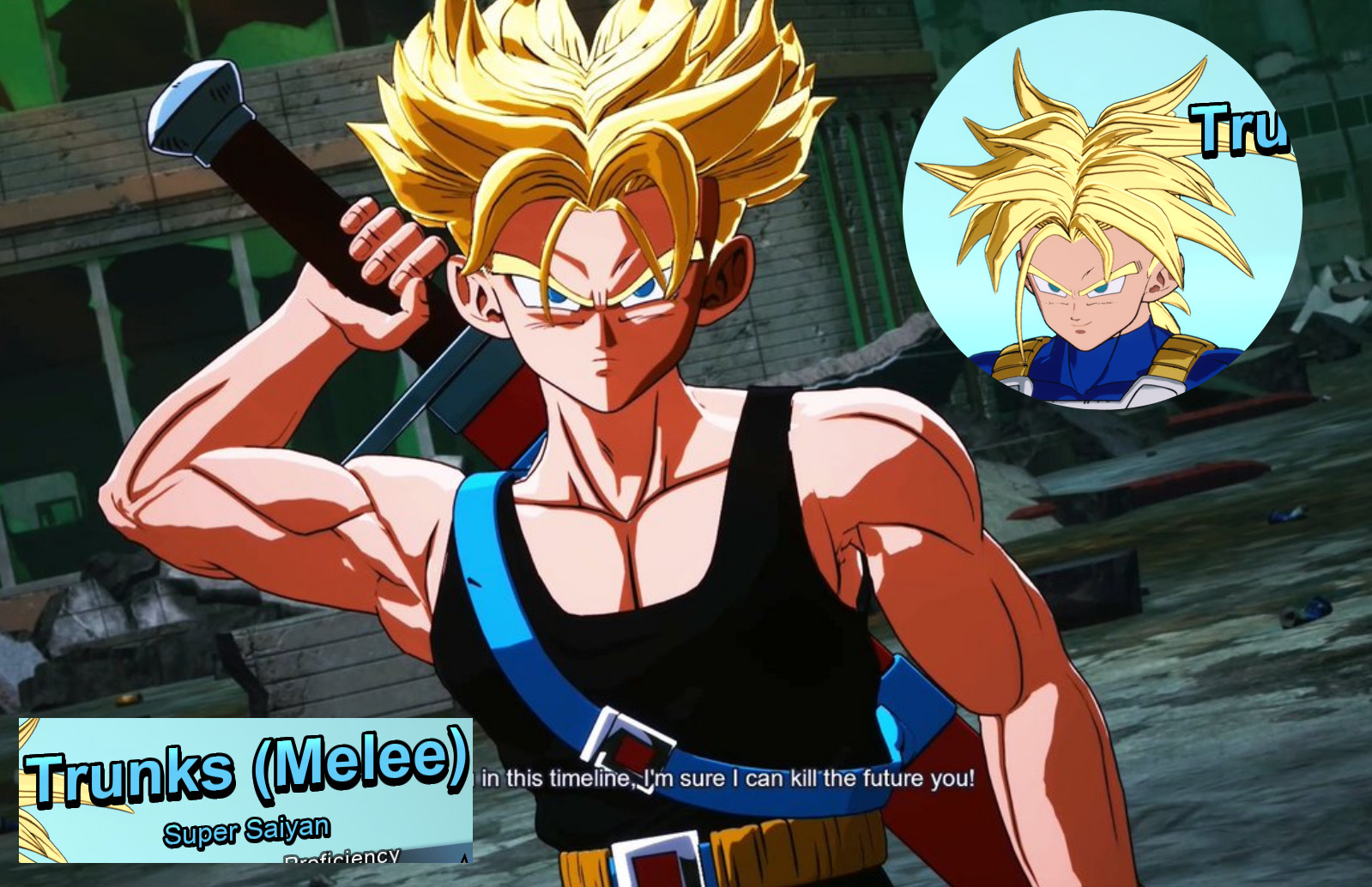Click the Trunks (Melee) name text
The height and width of the screenshot is (887, 1372).
tap(245, 772)
